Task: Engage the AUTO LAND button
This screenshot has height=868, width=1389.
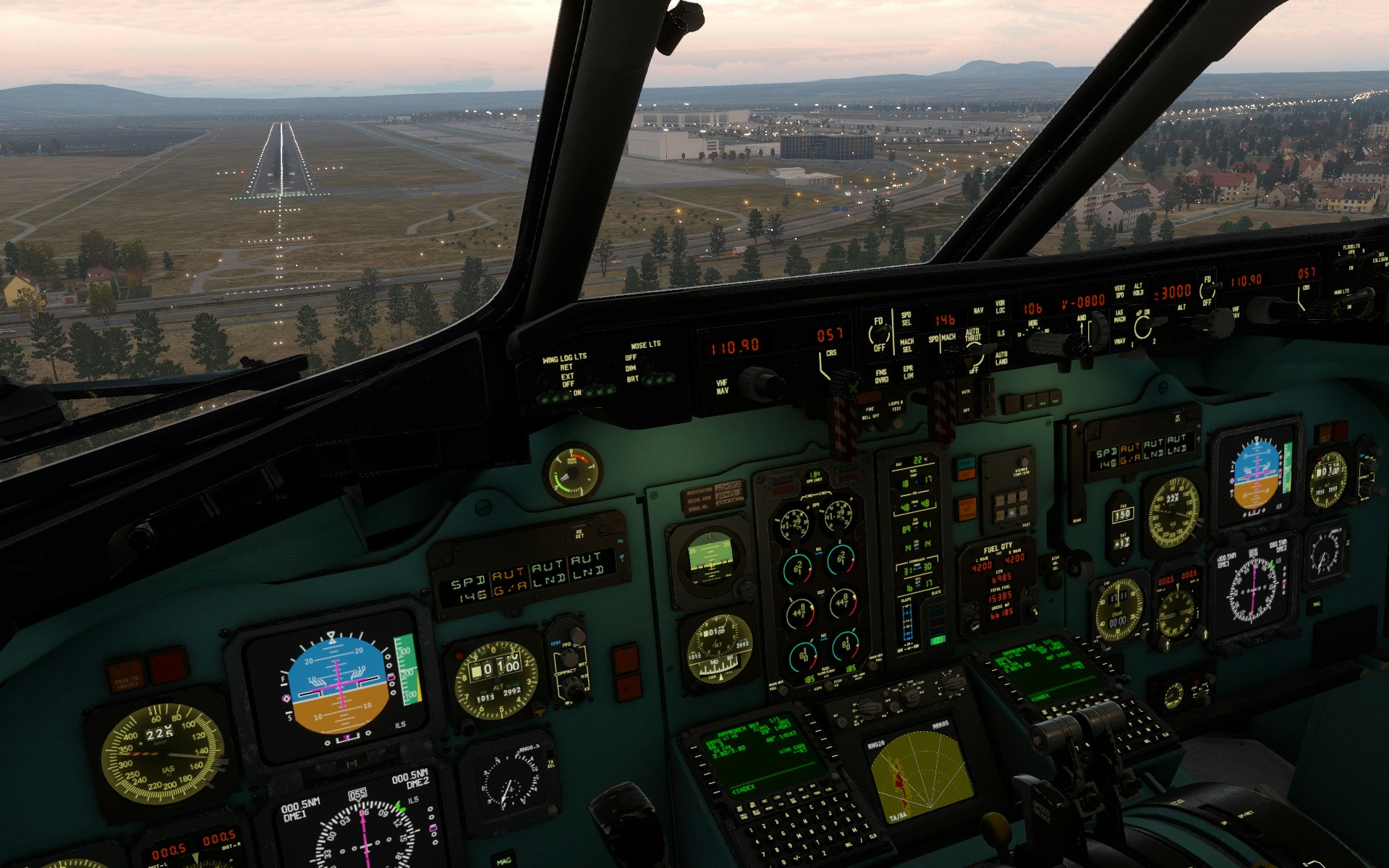Action: coord(1001,358)
